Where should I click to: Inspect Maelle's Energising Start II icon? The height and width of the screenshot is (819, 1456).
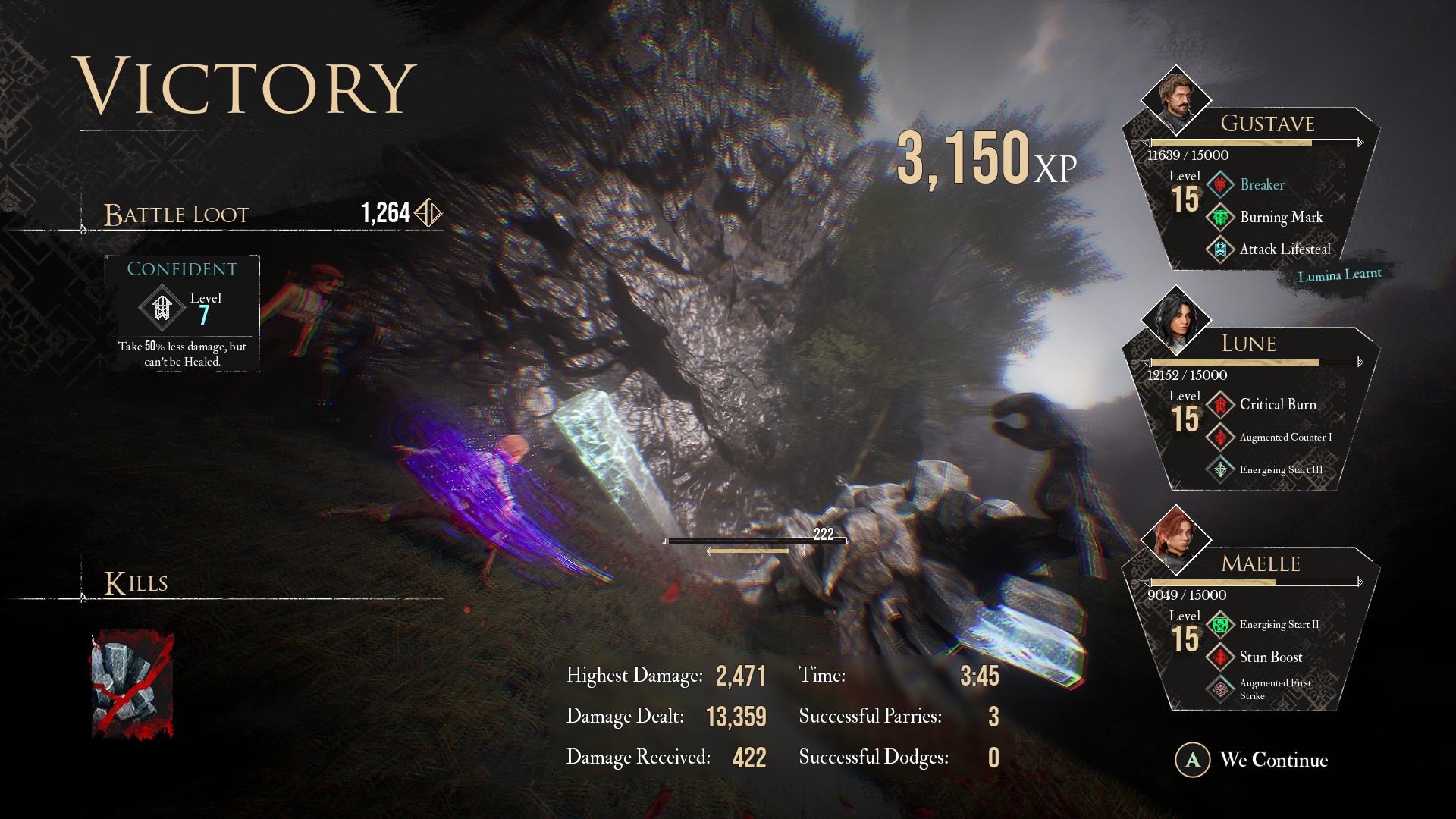[1220, 625]
